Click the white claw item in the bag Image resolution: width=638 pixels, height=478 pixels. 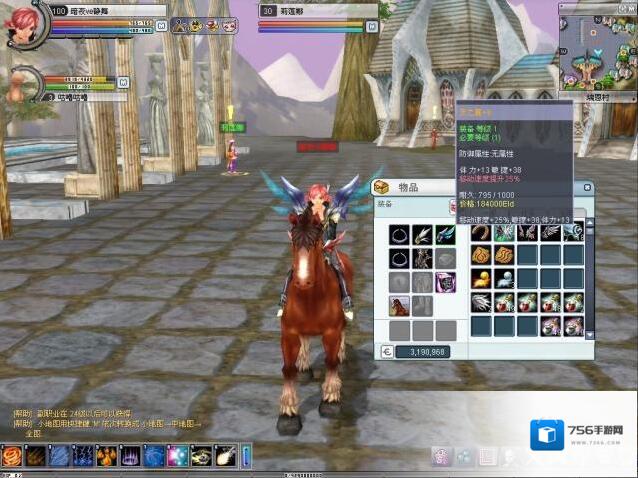pyautogui.click(x=481, y=302)
